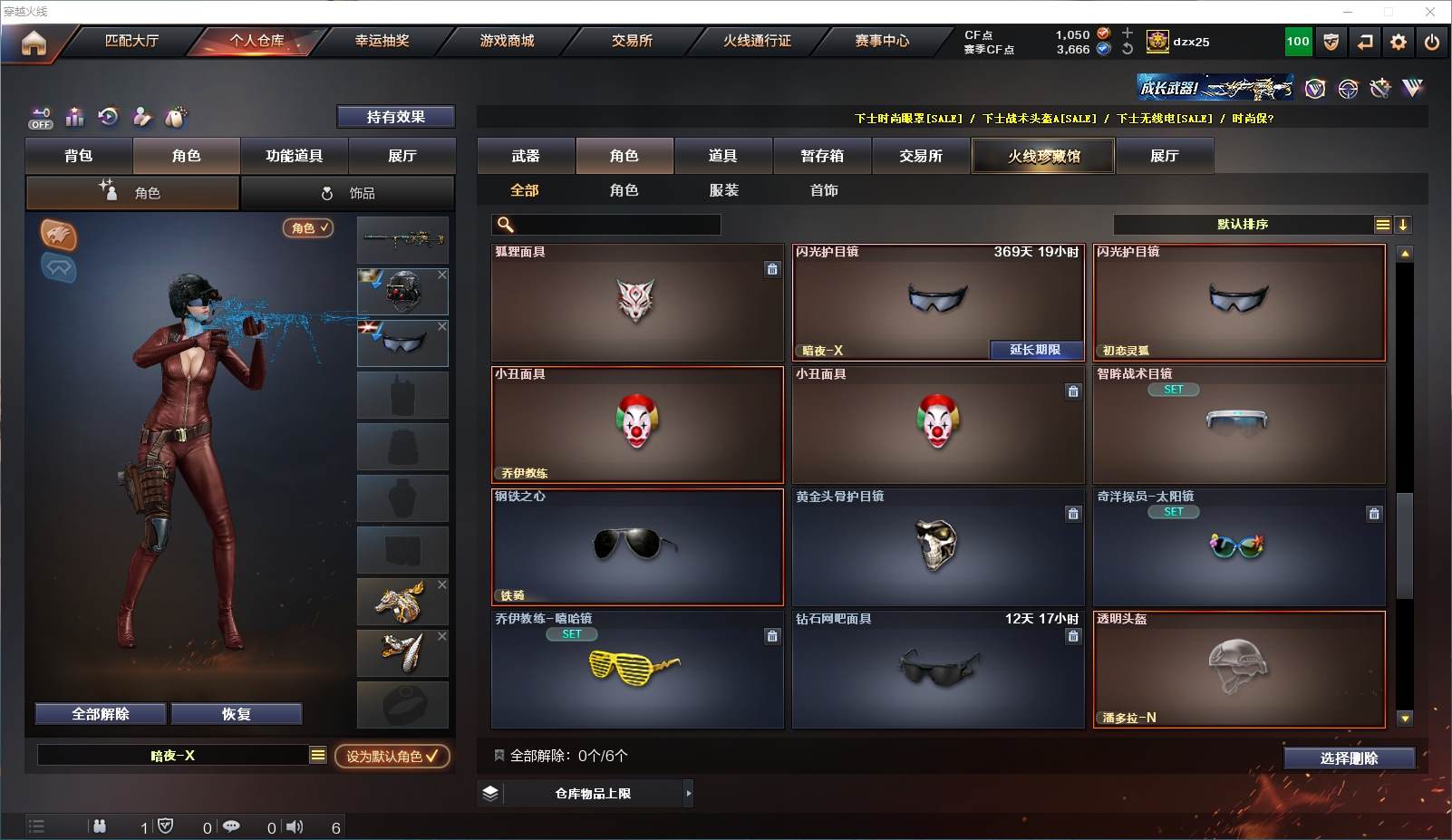
Task: Open the 匹配大厅 lobby menu
Action: pos(131,41)
